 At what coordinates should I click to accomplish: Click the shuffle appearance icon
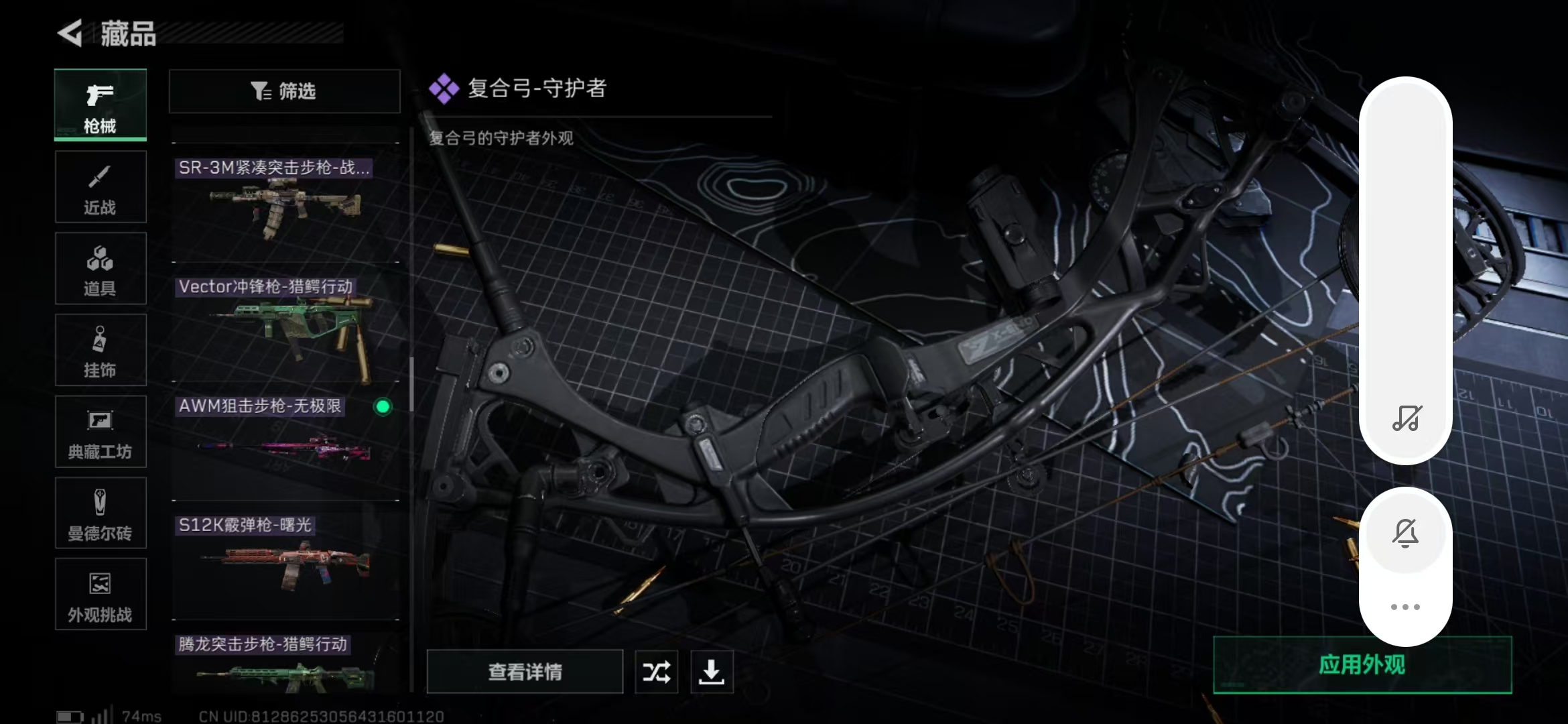point(656,671)
